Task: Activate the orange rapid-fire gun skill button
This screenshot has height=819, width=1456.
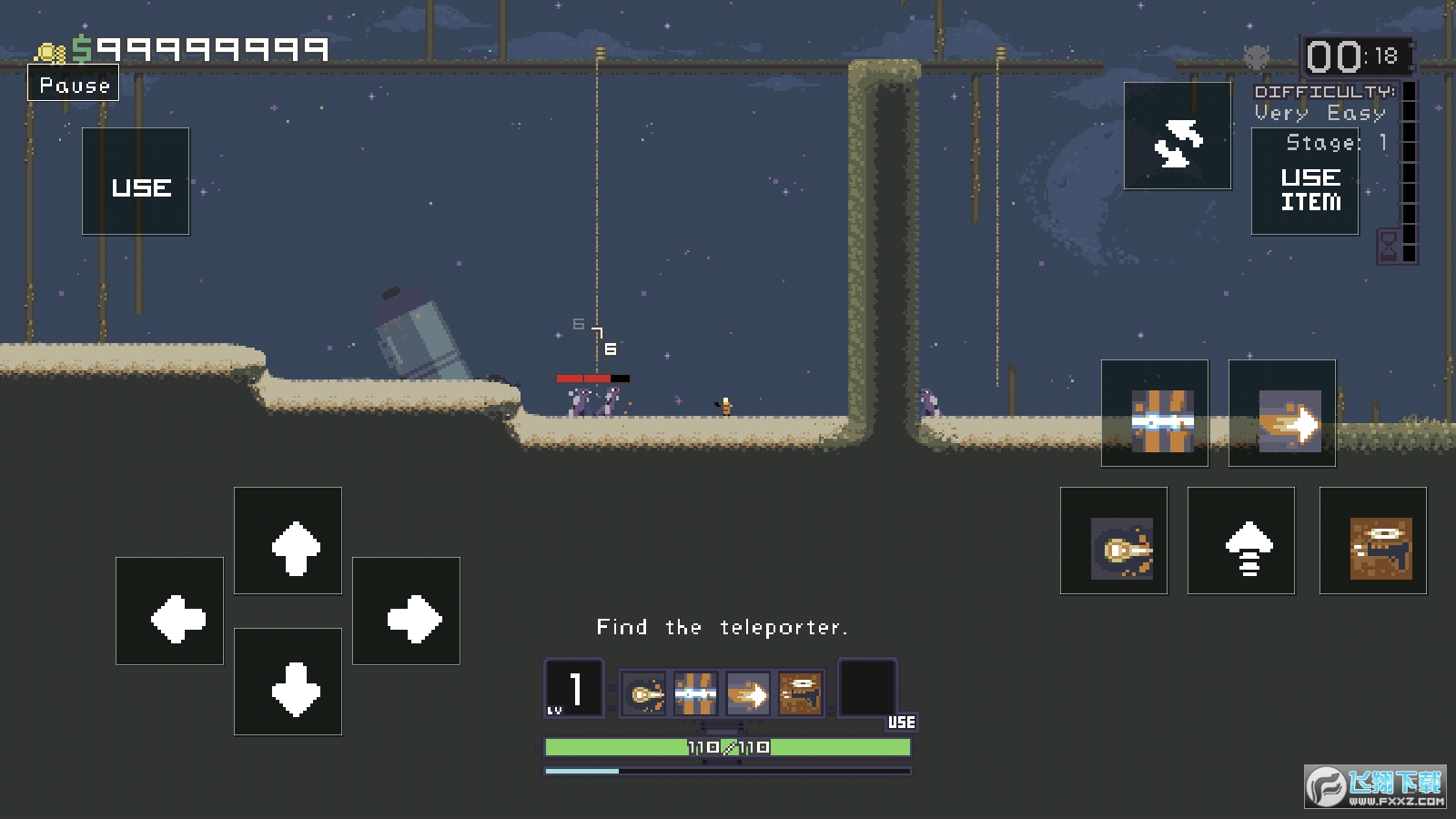Action: (x=1373, y=541)
